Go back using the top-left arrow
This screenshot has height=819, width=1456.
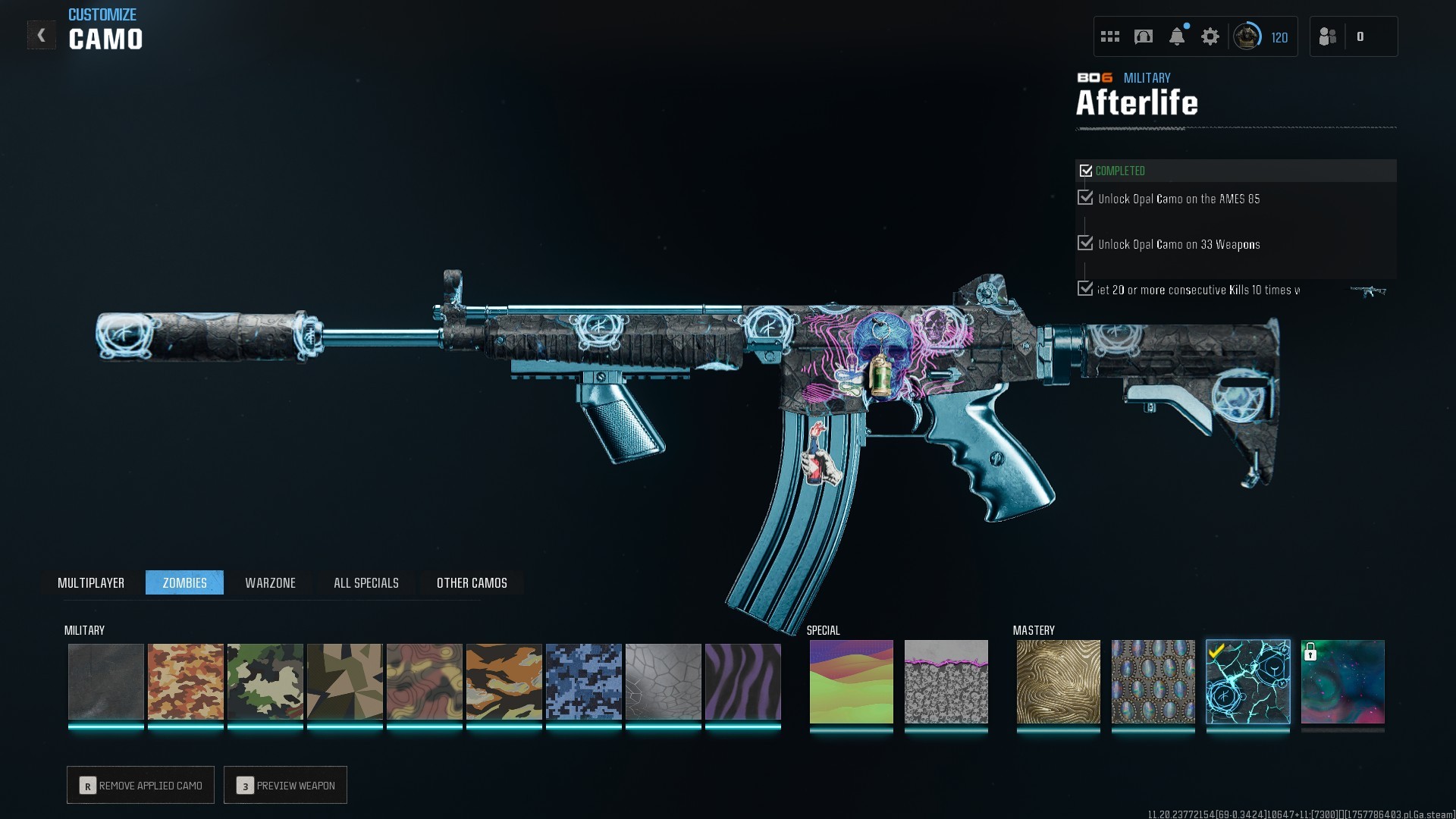41,35
